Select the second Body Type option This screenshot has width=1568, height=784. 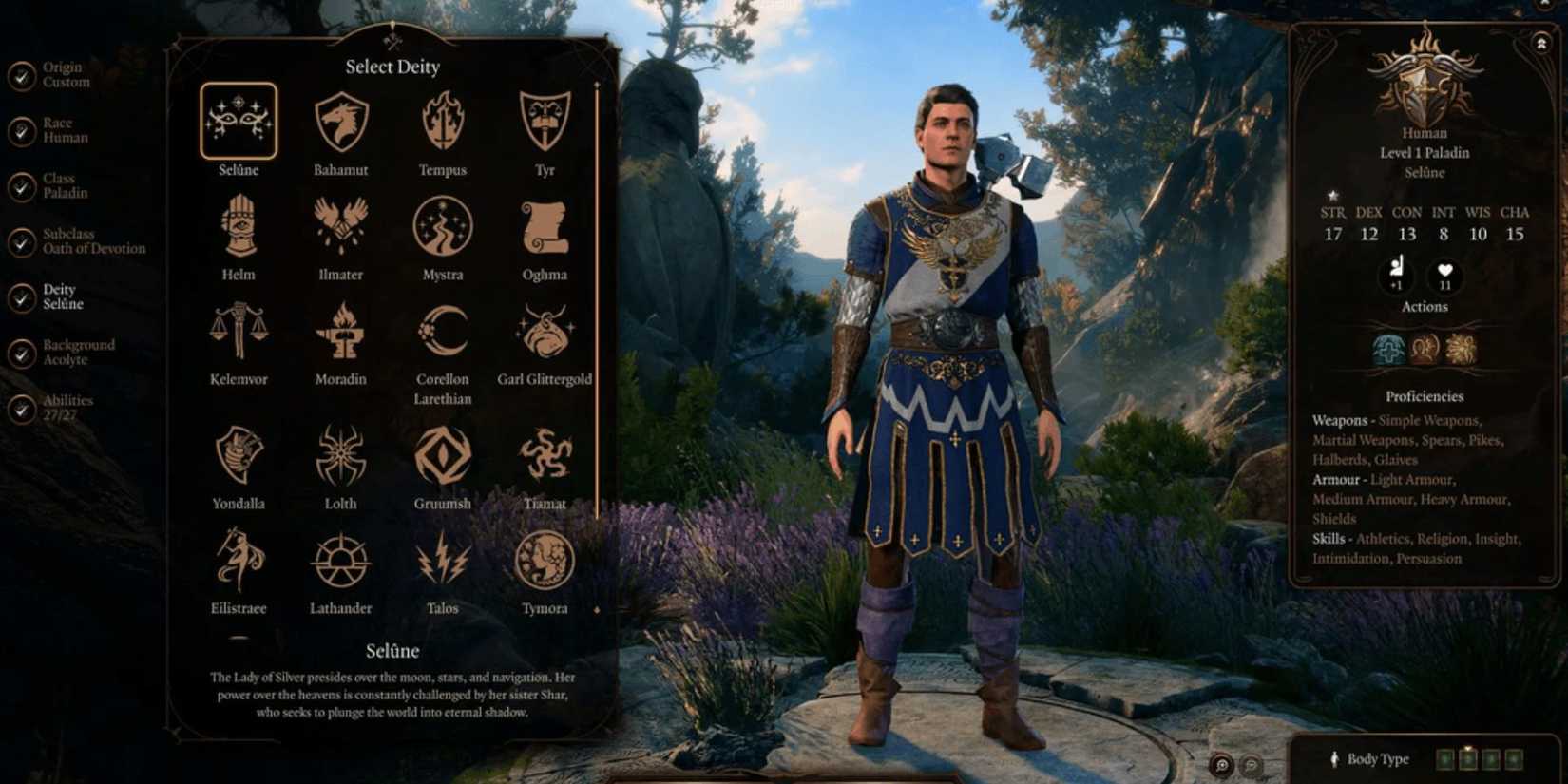click(x=1467, y=757)
